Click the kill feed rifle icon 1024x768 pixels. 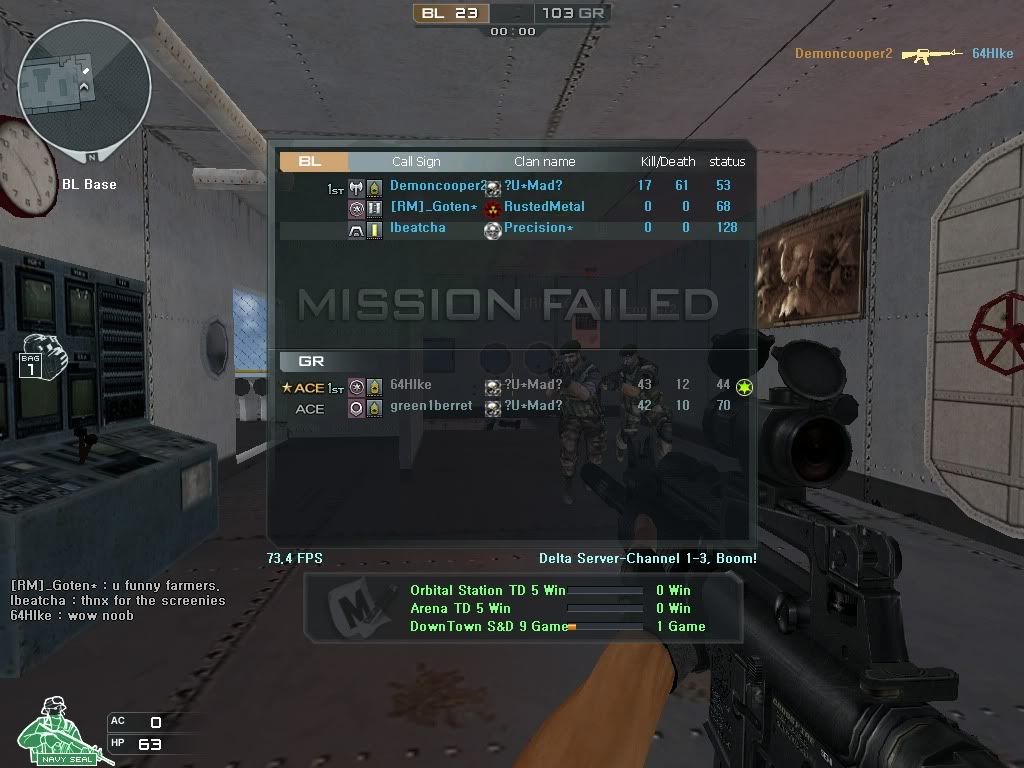pos(930,54)
